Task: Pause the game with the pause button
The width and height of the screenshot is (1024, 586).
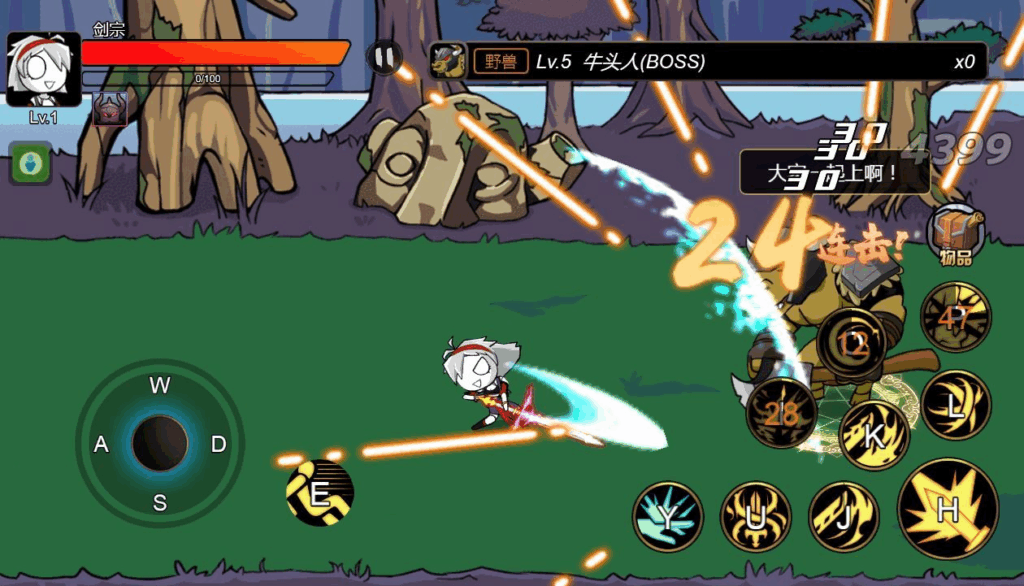Action: [x=385, y=57]
